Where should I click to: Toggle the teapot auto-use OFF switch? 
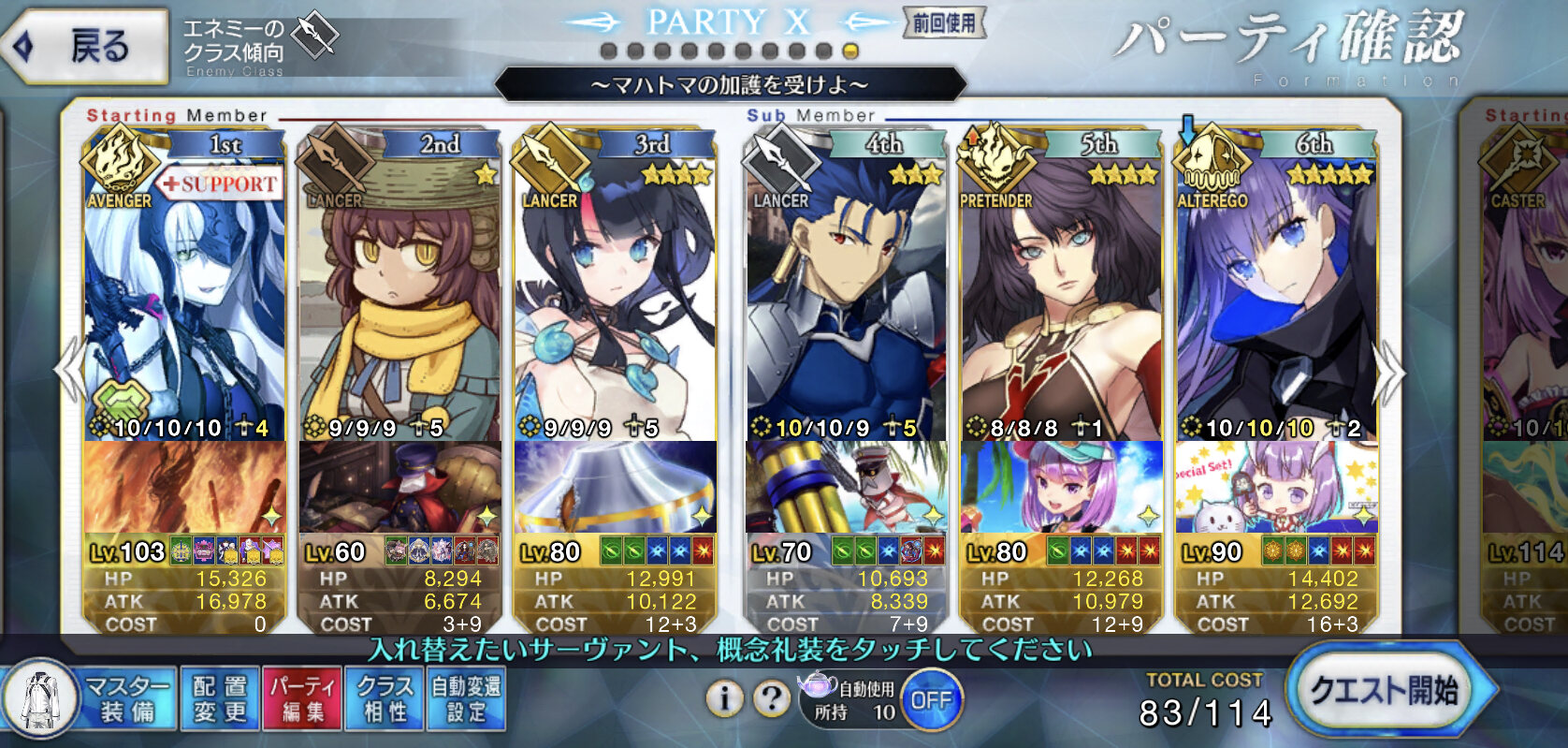931,700
